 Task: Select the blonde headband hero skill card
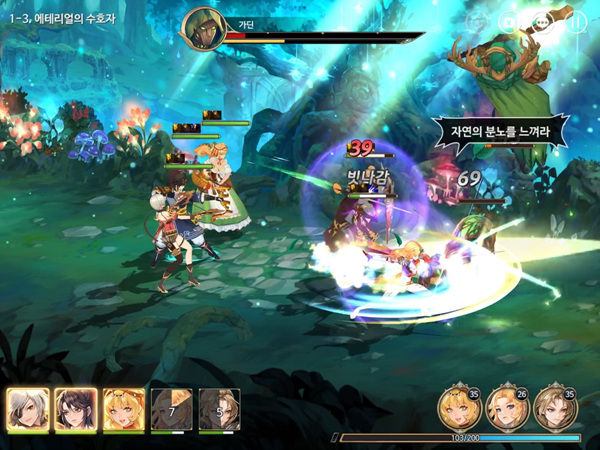coord(123,408)
